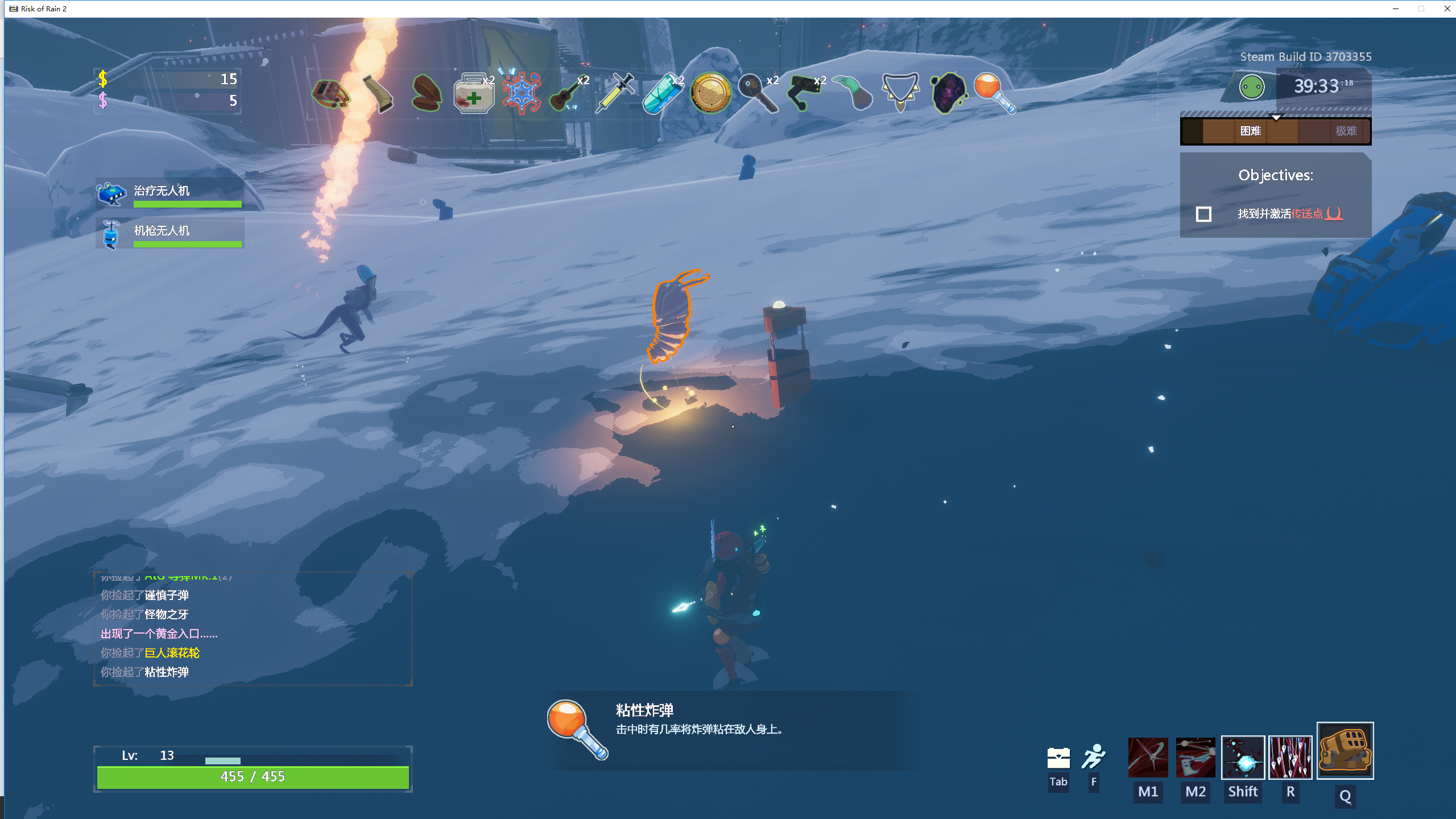Image resolution: width=1456 pixels, height=819 pixels.
Task: Select the healing drone ally entry
Action: tap(169, 193)
